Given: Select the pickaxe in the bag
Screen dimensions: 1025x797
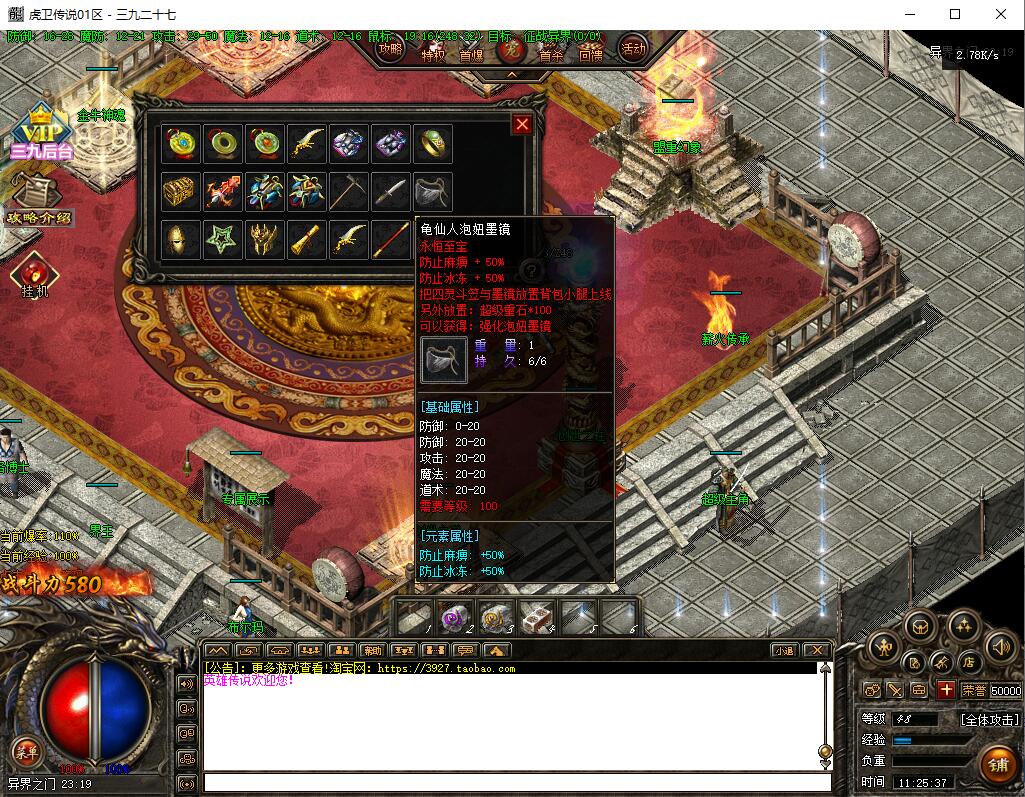Looking at the screenshot, I should click(x=348, y=191).
